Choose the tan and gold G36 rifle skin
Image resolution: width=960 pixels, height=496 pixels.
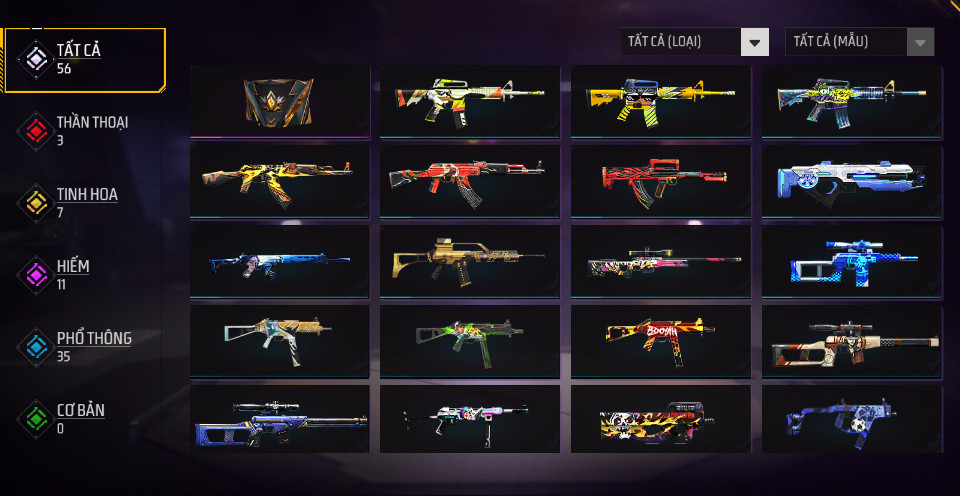pyautogui.click(x=470, y=260)
